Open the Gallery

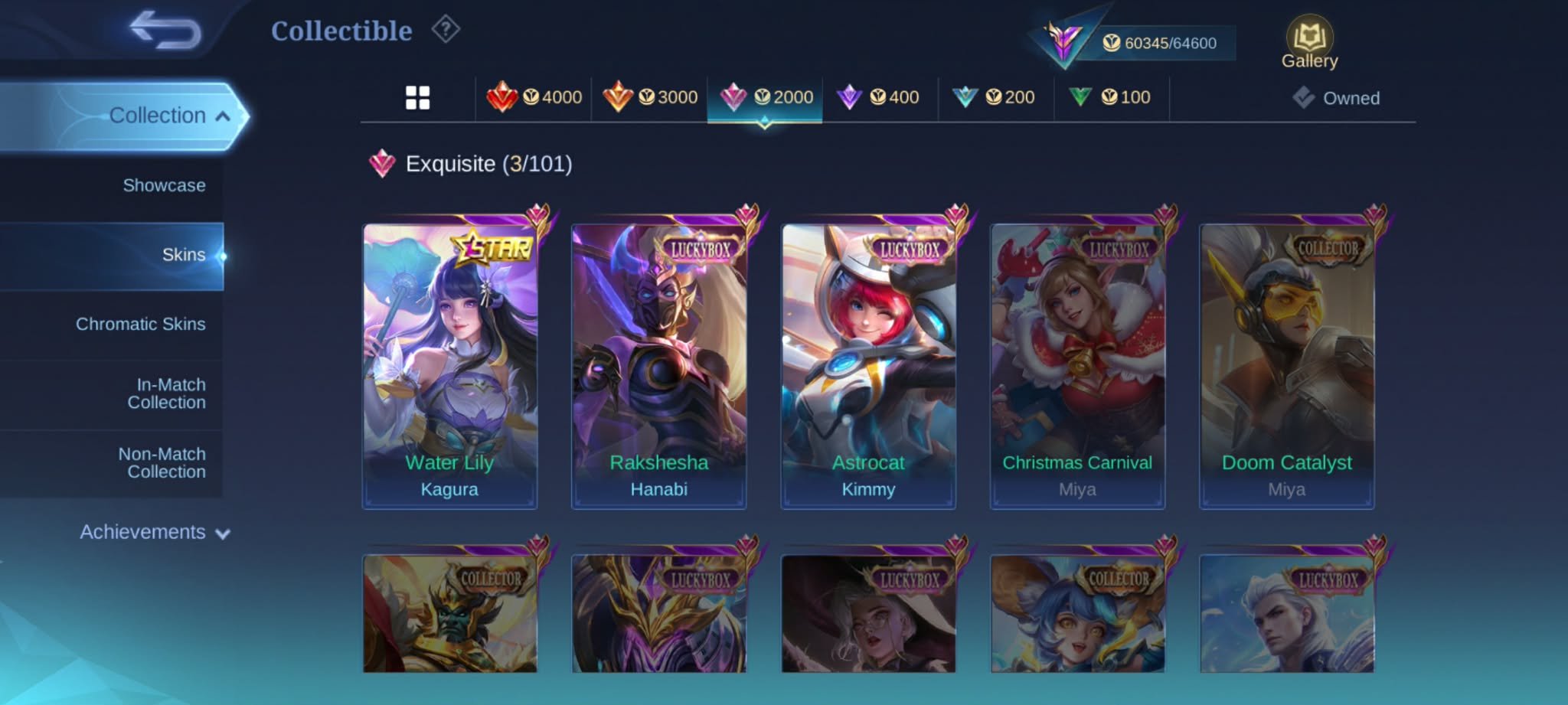tap(1309, 37)
